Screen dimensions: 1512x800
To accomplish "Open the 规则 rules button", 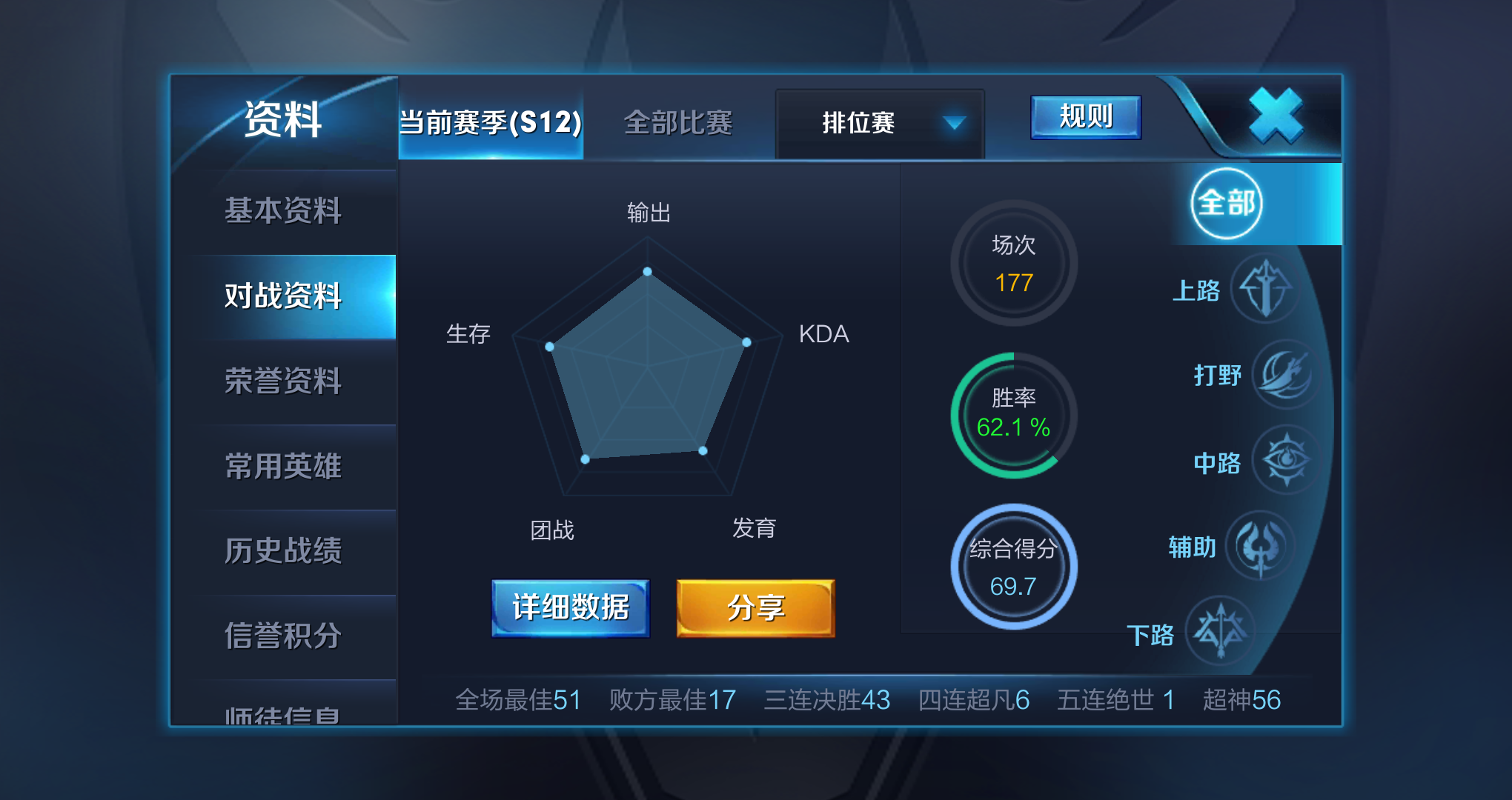I will click(x=1085, y=117).
